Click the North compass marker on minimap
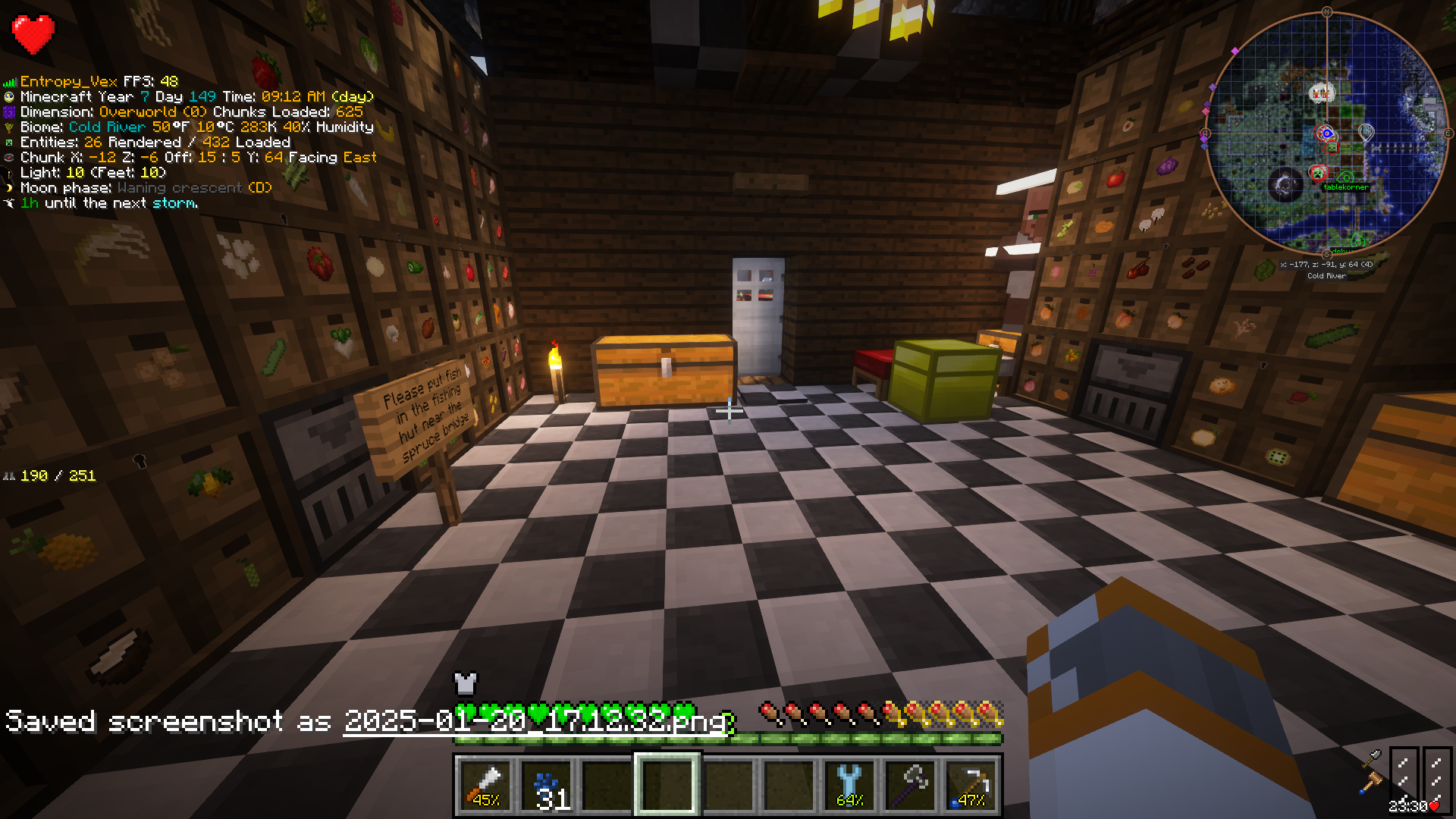 [x=1326, y=12]
